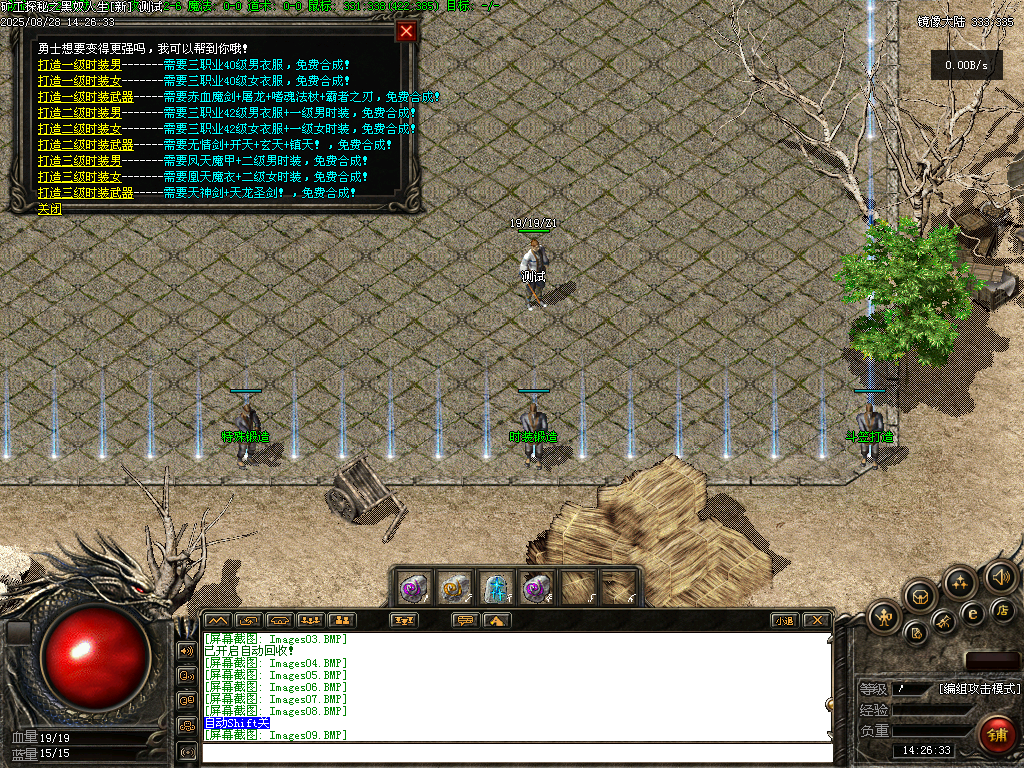Click the round 'e' button
1024x768 pixels.
tap(972, 613)
